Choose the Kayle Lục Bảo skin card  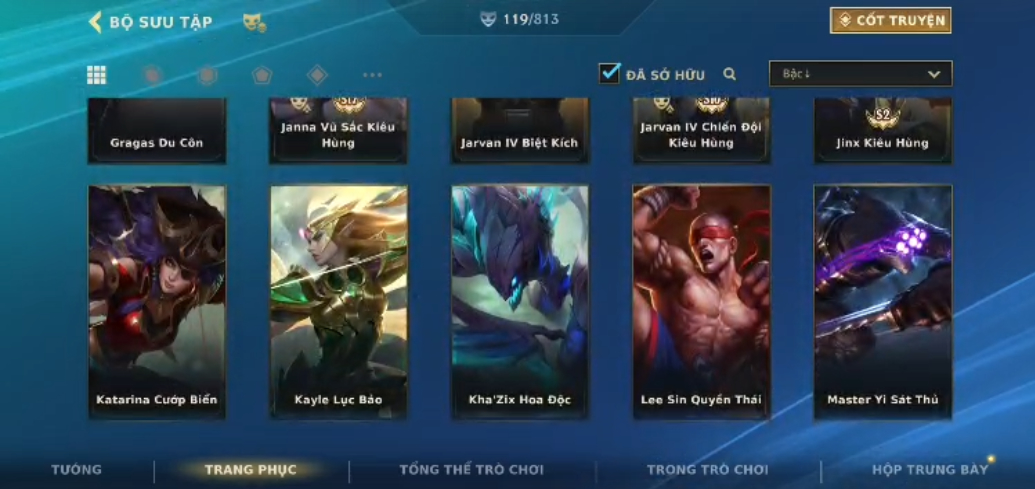(x=339, y=301)
